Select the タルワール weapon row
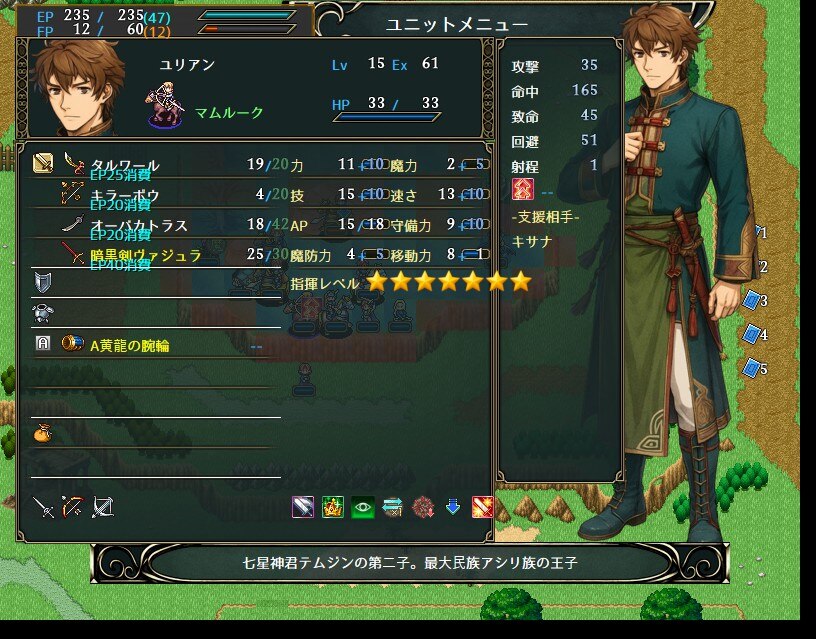 pyautogui.click(x=125, y=164)
